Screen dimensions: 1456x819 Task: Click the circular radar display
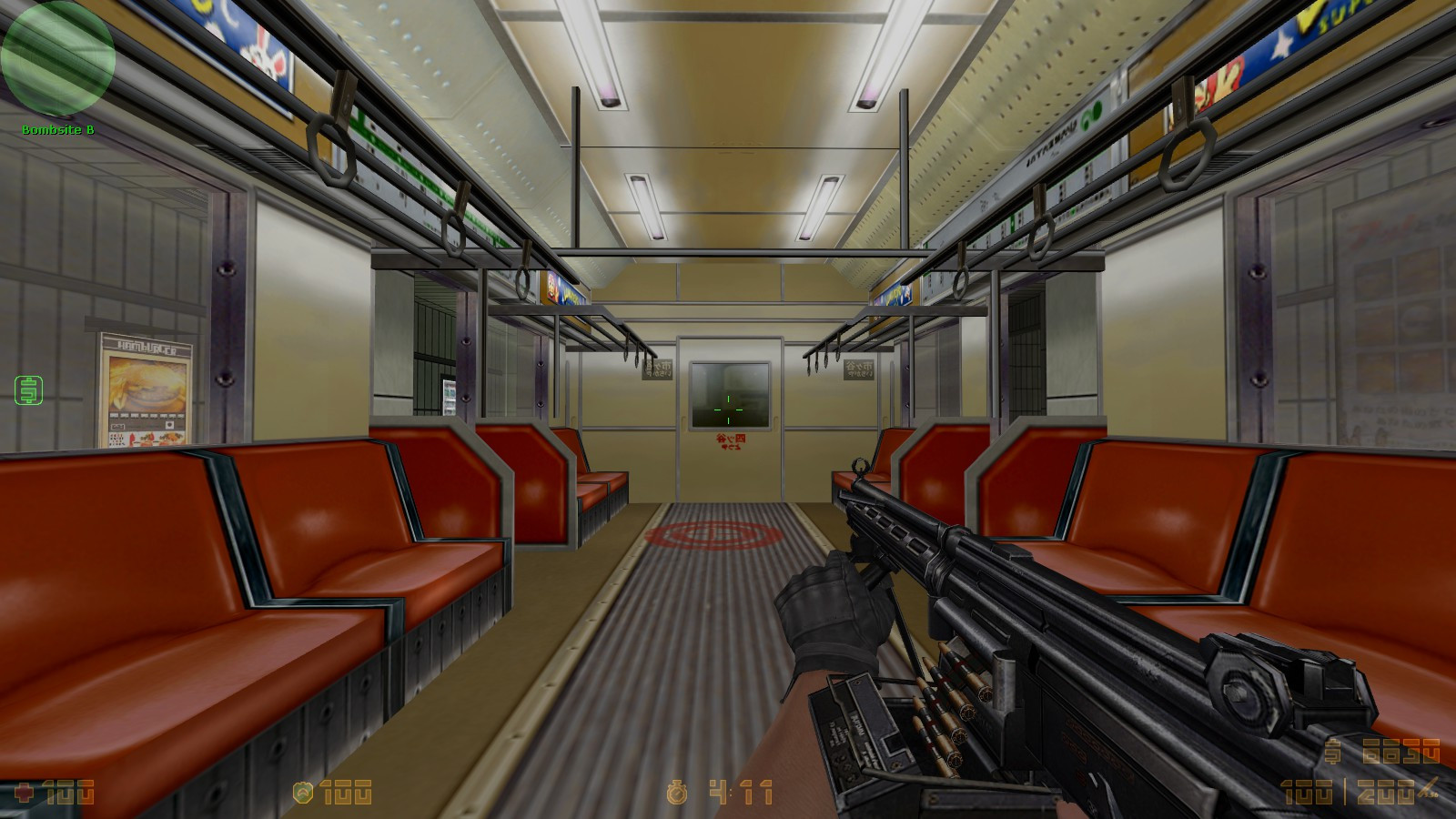point(59,57)
